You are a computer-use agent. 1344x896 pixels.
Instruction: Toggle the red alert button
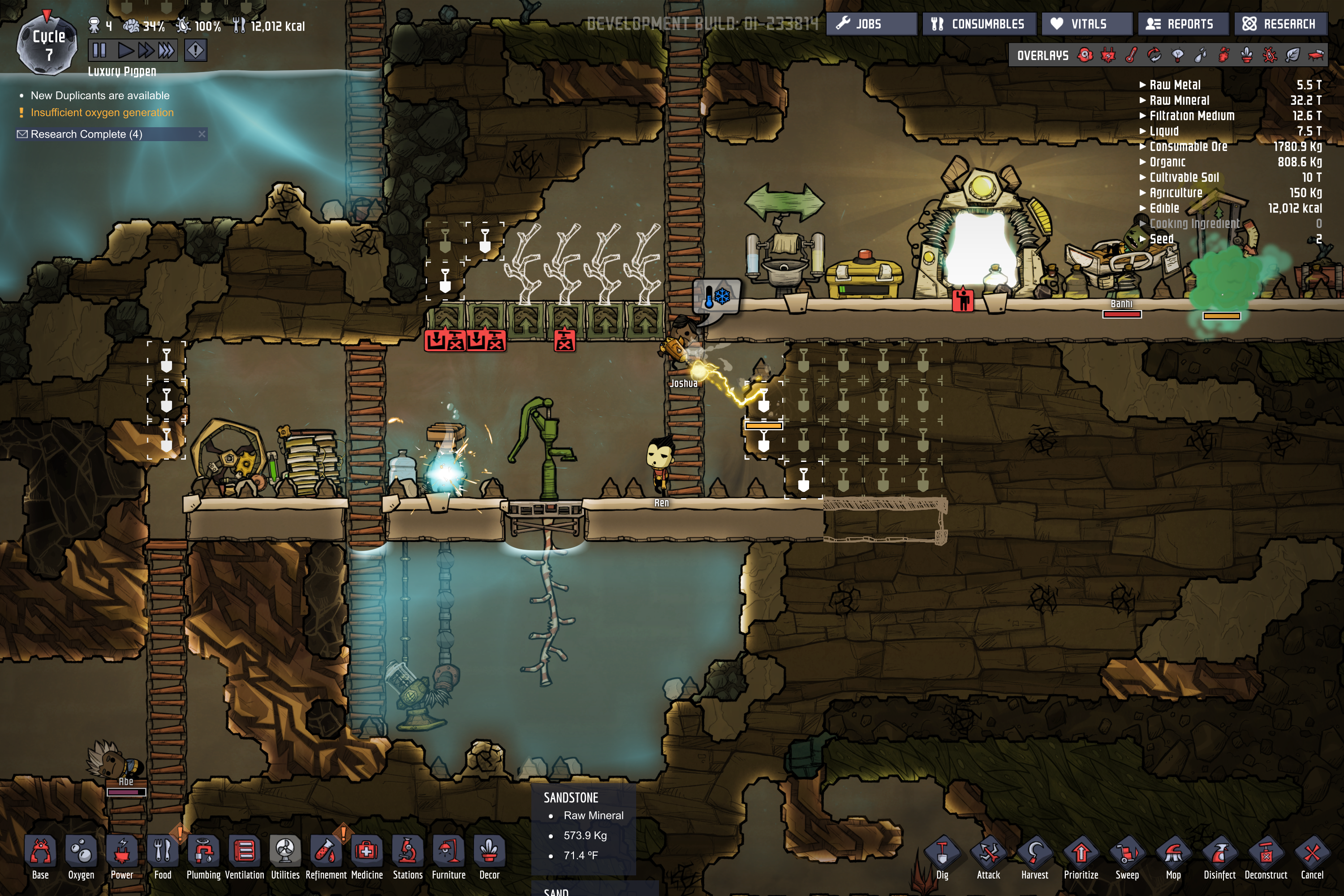[195, 51]
